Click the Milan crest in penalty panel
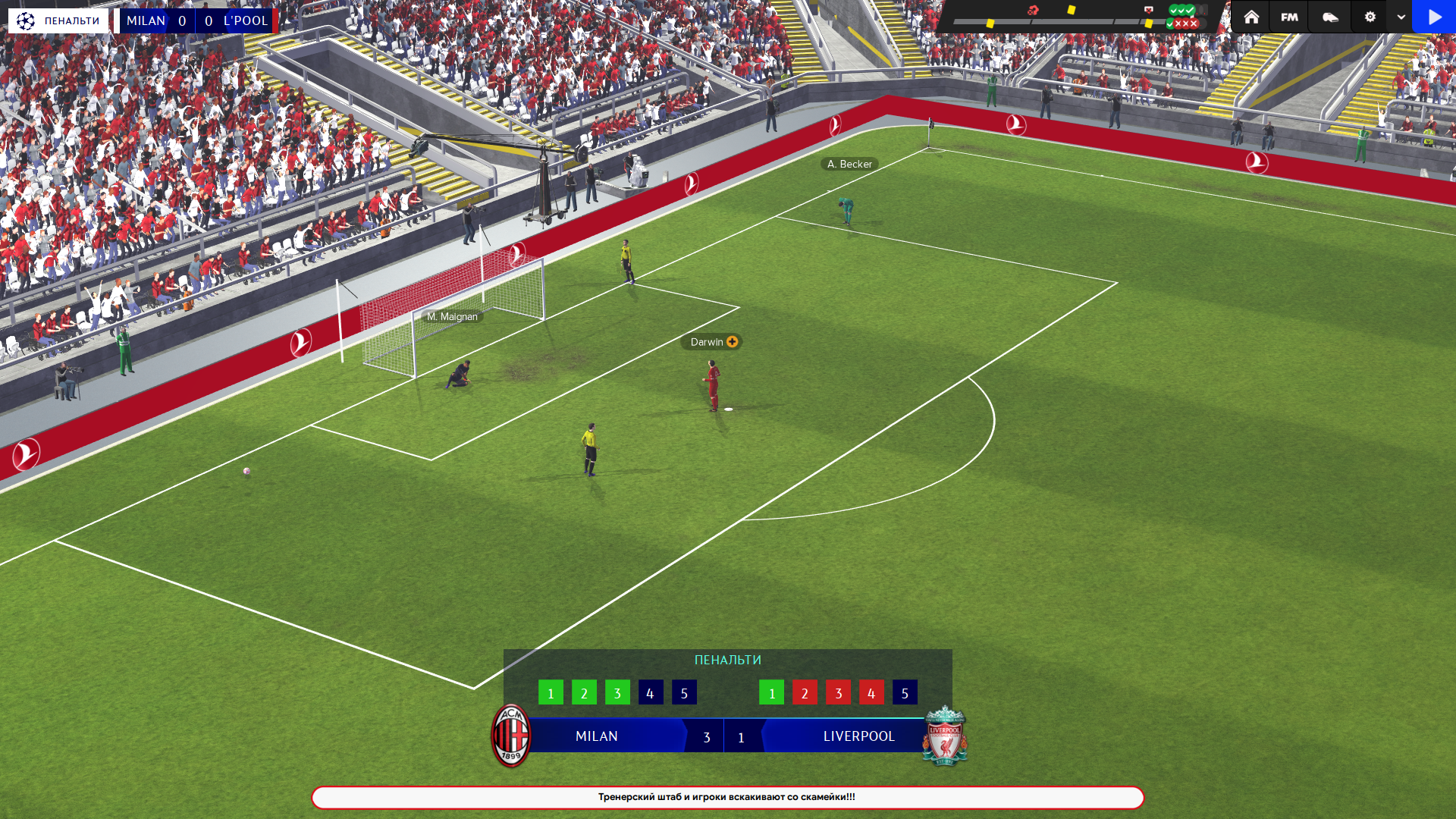1456x819 pixels. [511, 736]
